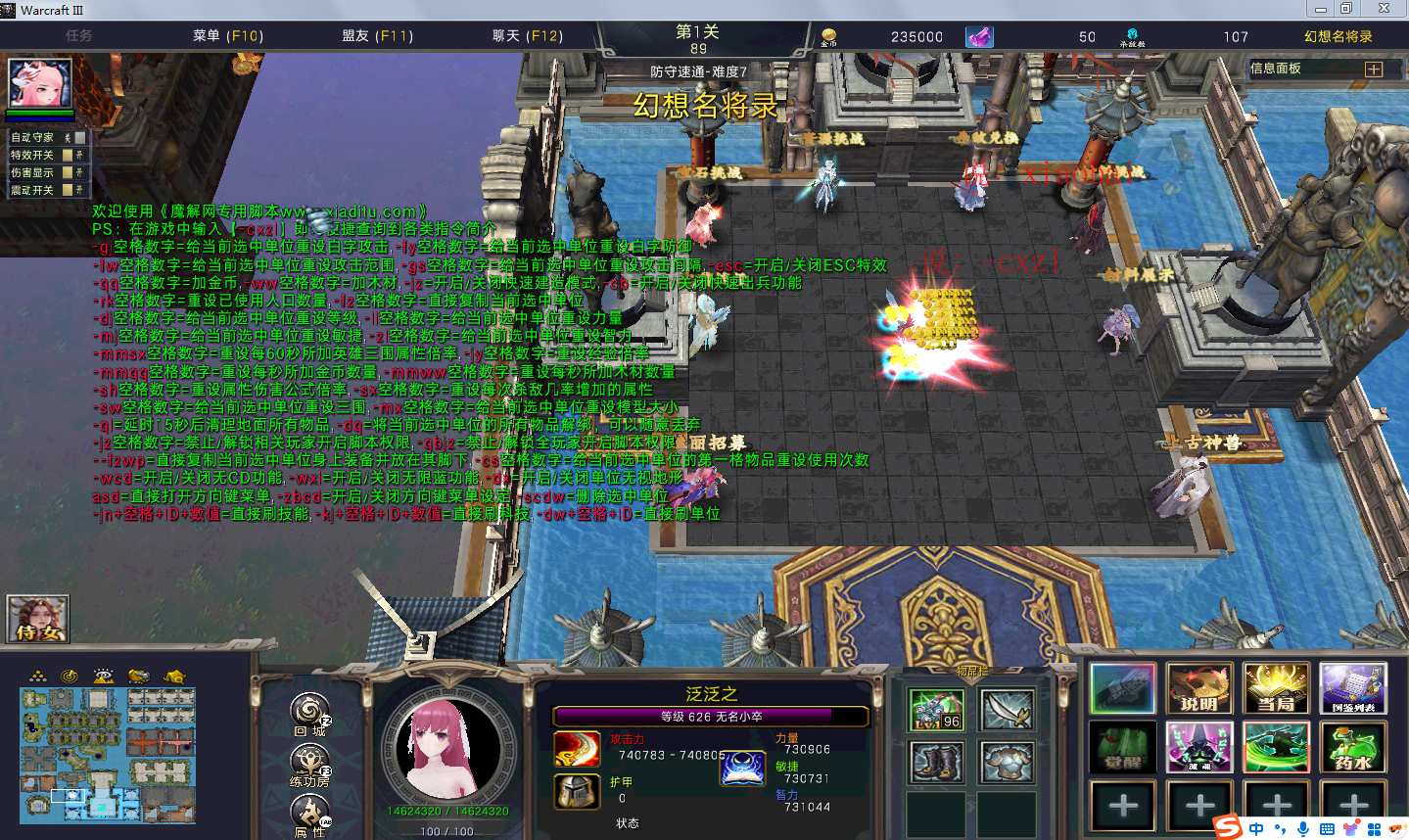Viewport: 1409px width, 840px height.
Task: Activate the 回城 return-to-town button
Action: click(x=310, y=711)
